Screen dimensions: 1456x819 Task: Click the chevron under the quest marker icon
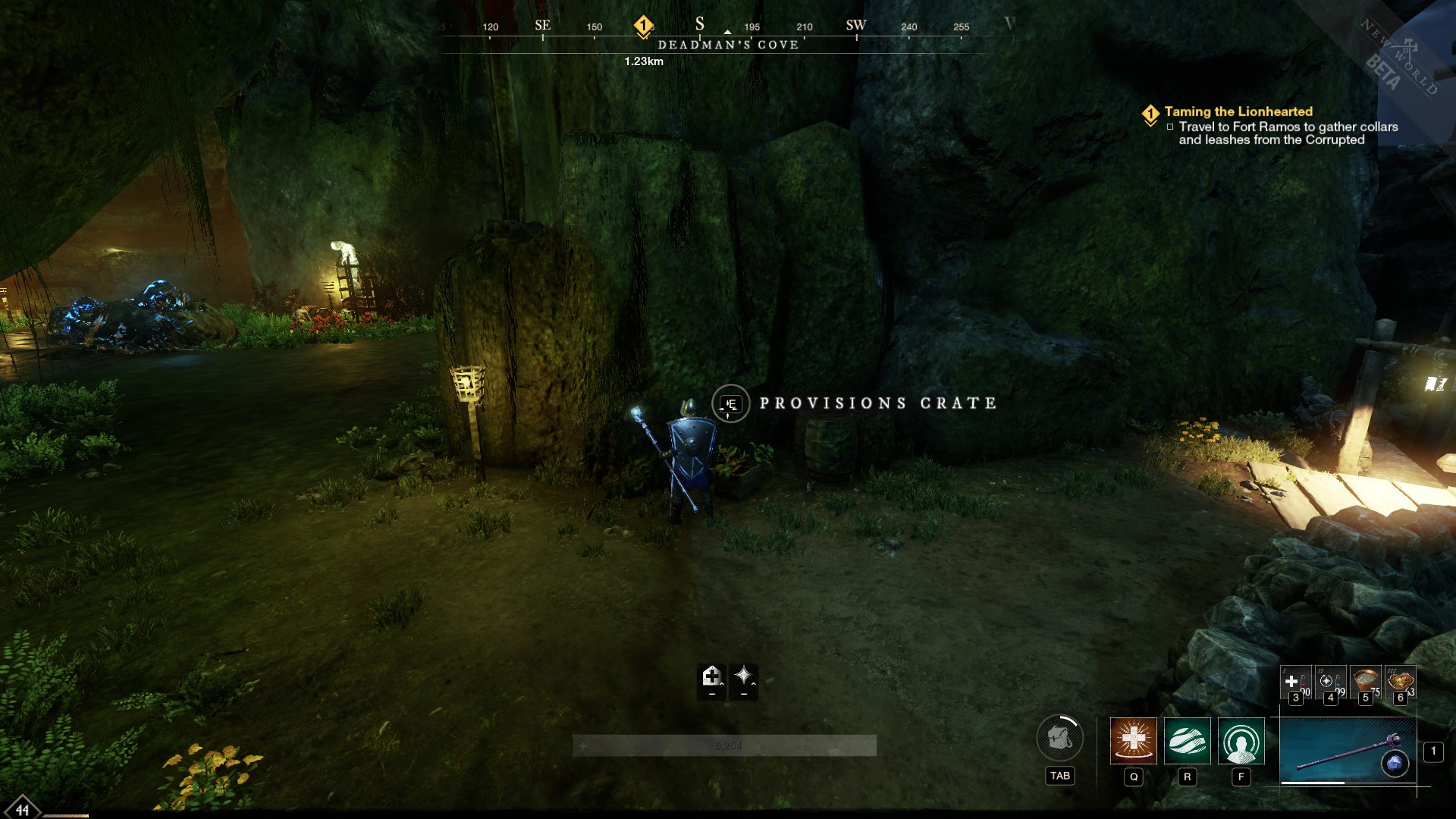click(1152, 122)
